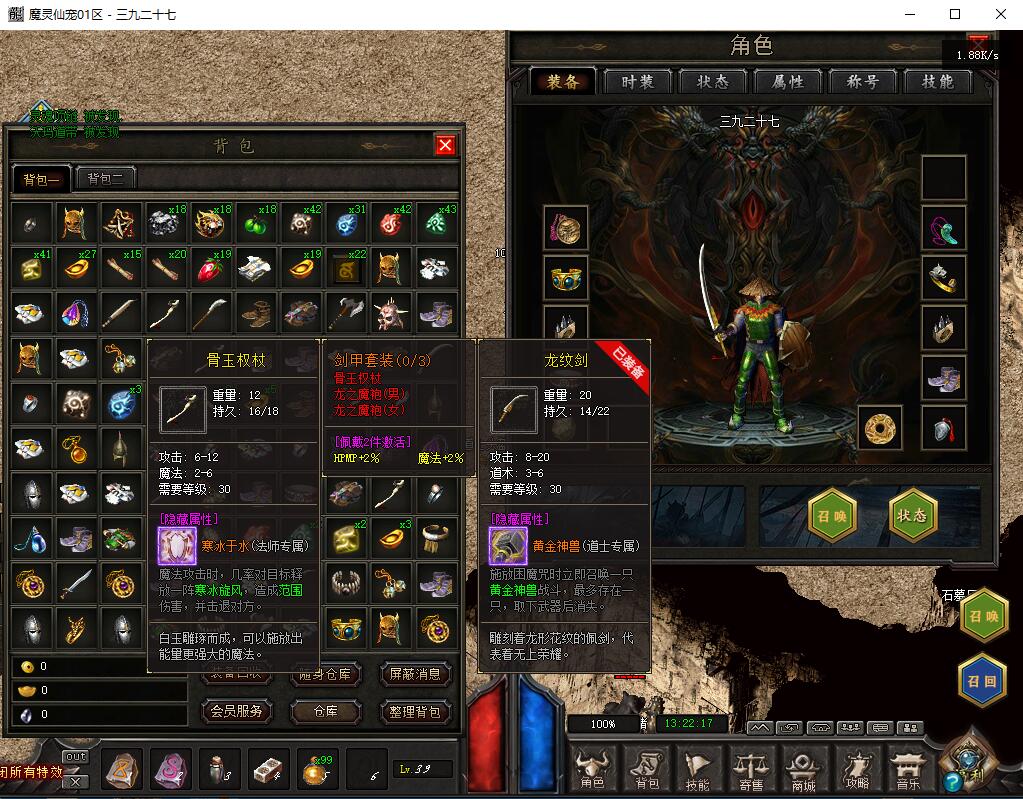Open the 寄售 consignment menu
Viewport: 1023px width, 799px height.
[x=751, y=767]
